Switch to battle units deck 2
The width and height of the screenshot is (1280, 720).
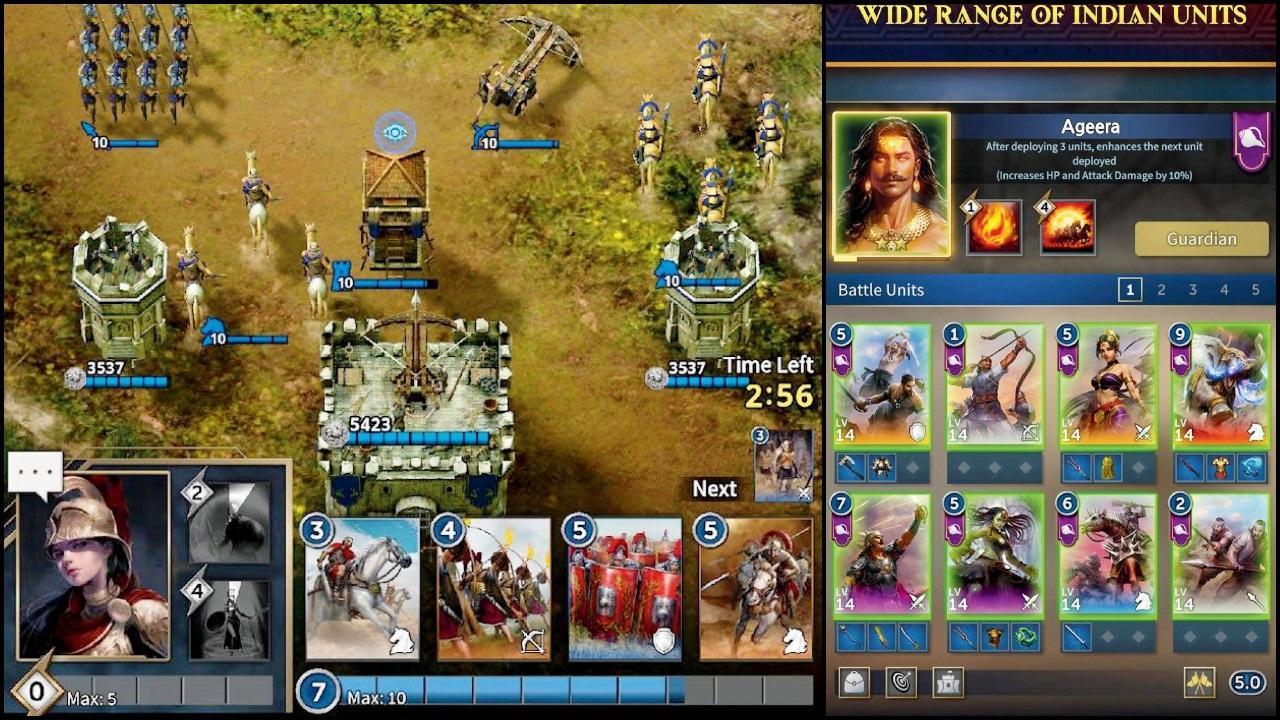[x=1161, y=290]
